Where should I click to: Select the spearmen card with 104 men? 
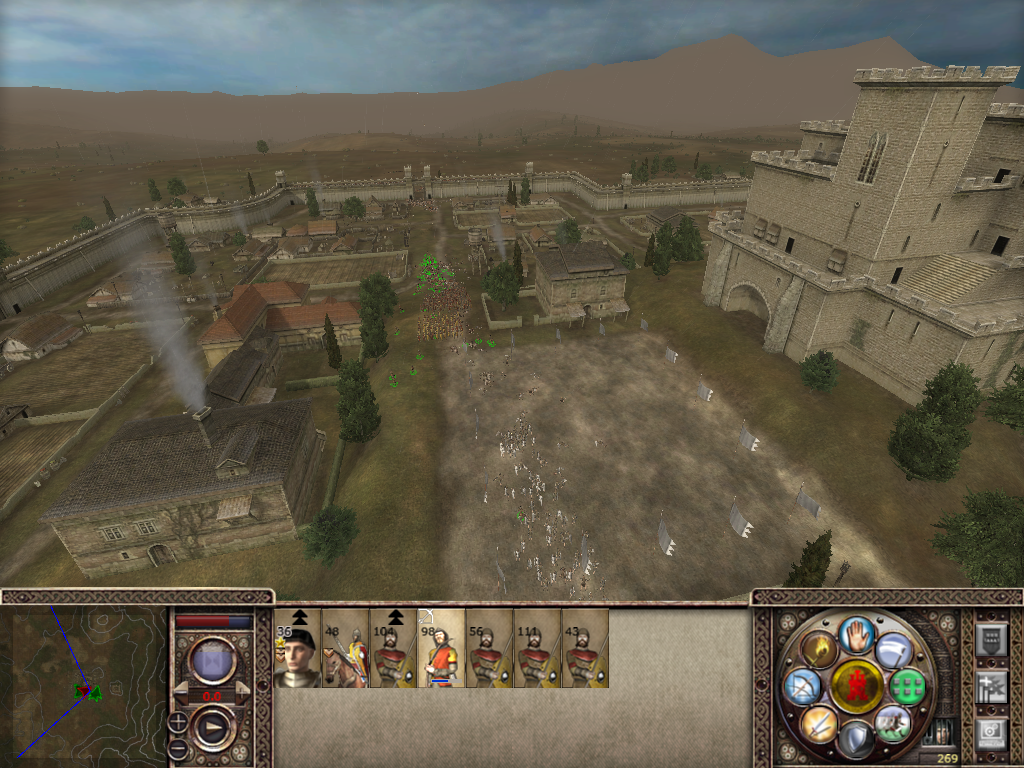(393, 649)
